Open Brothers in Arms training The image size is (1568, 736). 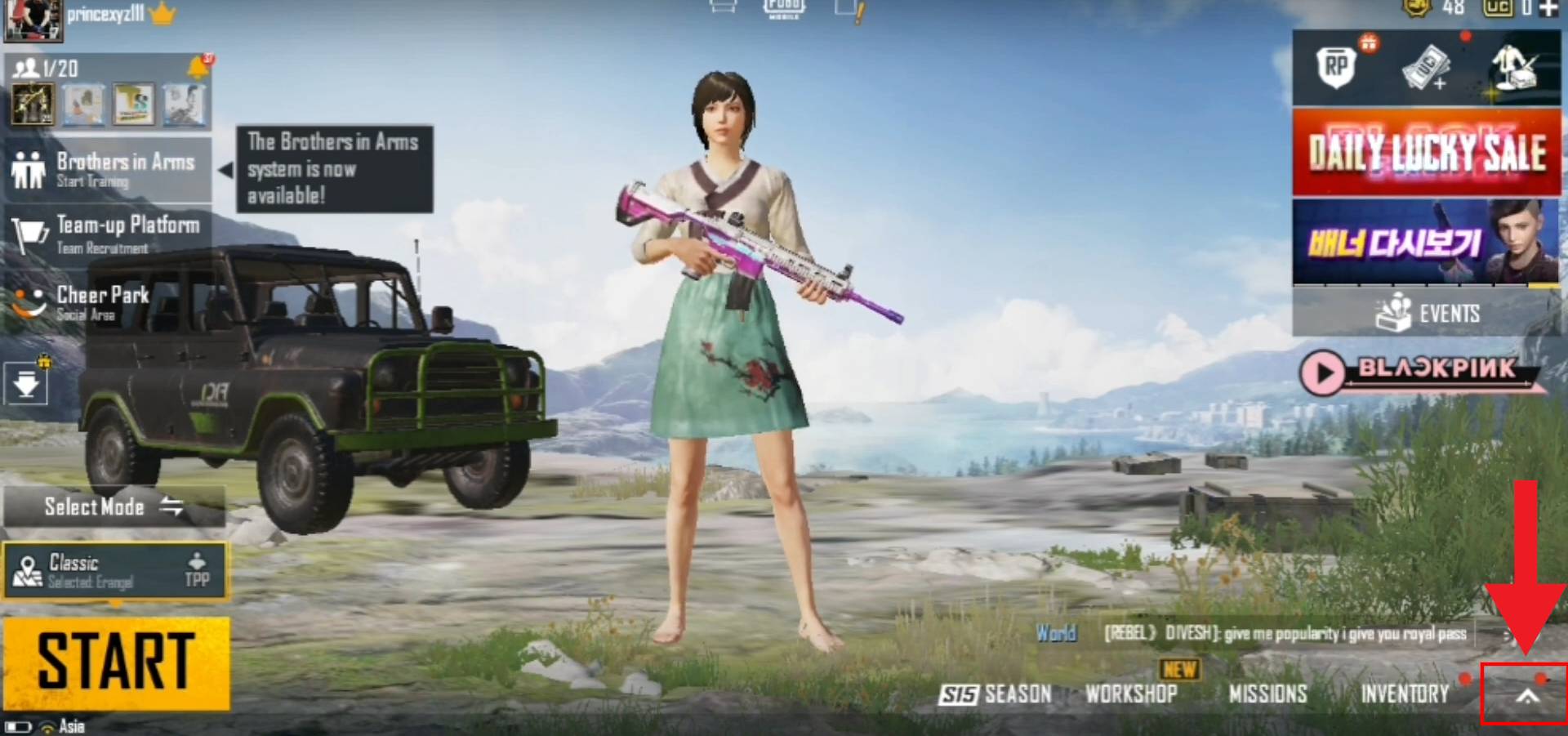coord(109,169)
